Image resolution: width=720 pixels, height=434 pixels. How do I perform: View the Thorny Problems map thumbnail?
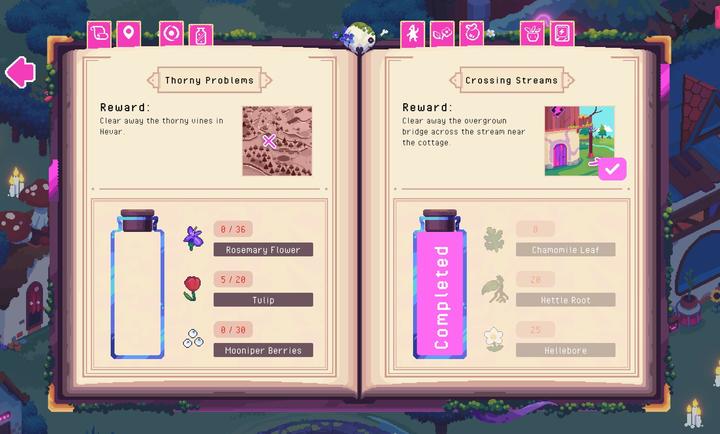[277, 141]
